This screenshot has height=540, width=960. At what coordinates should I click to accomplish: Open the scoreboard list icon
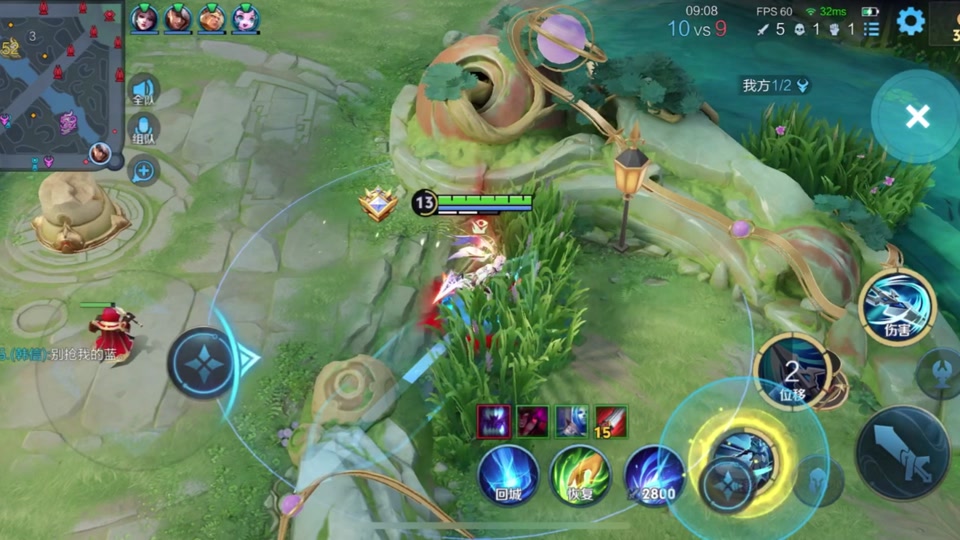coord(872,29)
